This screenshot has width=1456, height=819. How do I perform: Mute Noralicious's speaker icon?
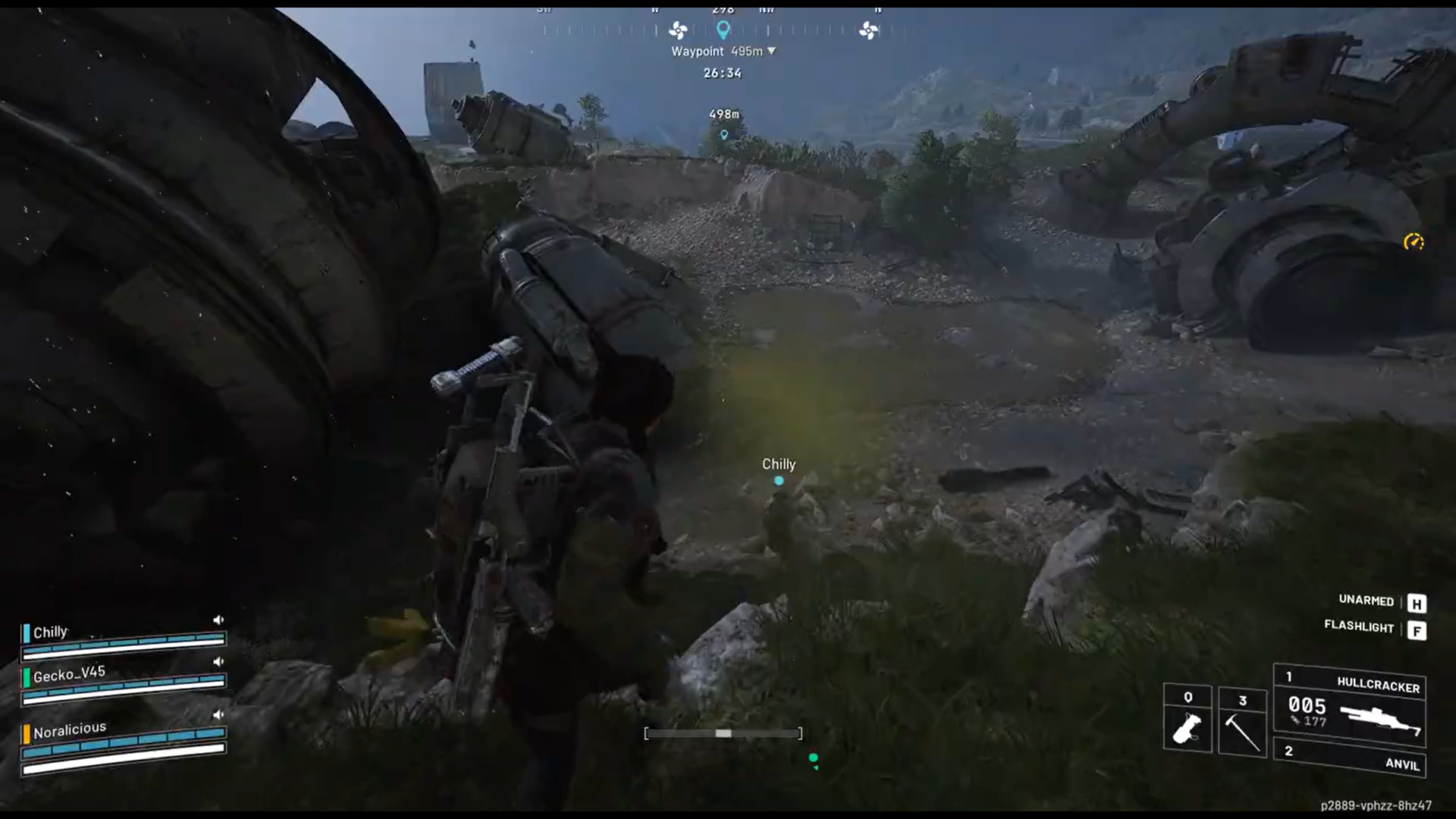click(218, 715)
